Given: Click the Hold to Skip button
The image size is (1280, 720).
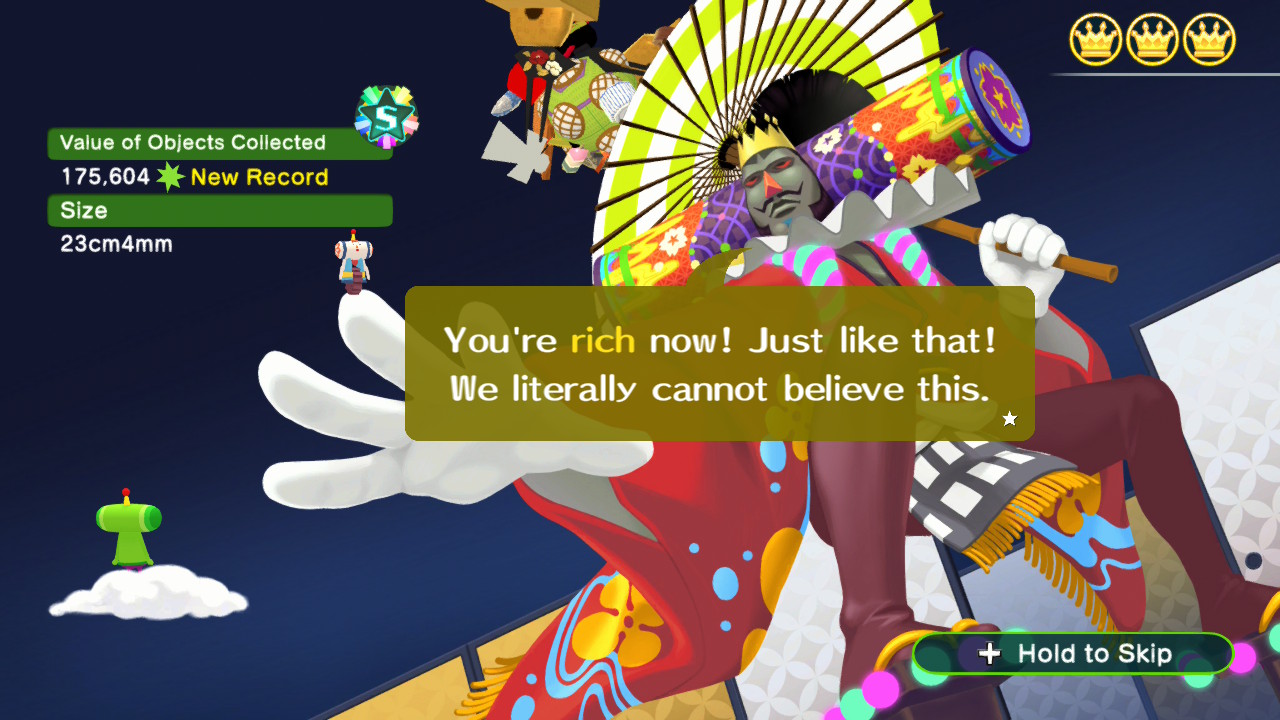Looking at the screenshot, I should coord(1073,654).
